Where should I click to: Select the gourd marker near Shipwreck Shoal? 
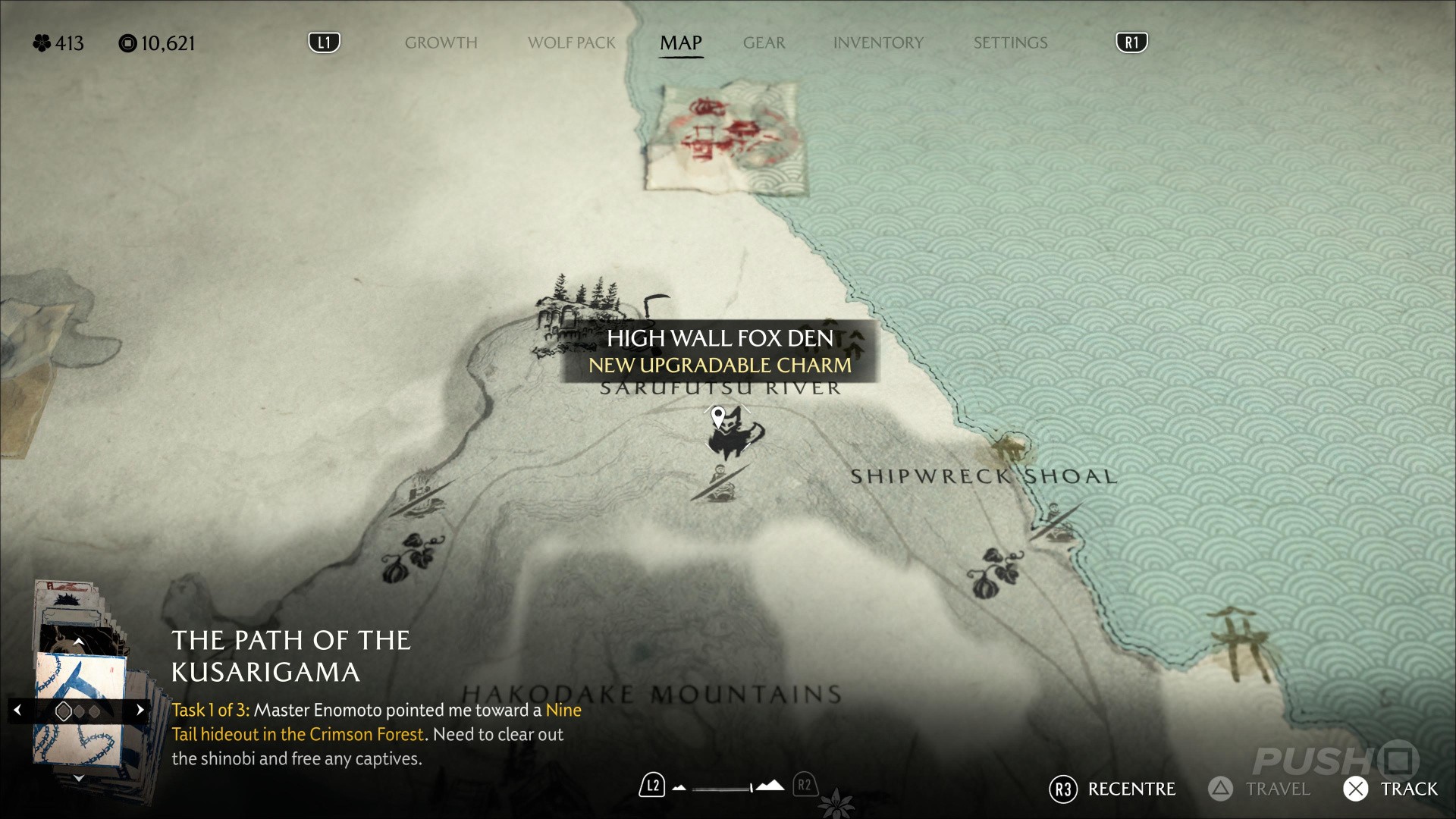(x=993, y=573)
